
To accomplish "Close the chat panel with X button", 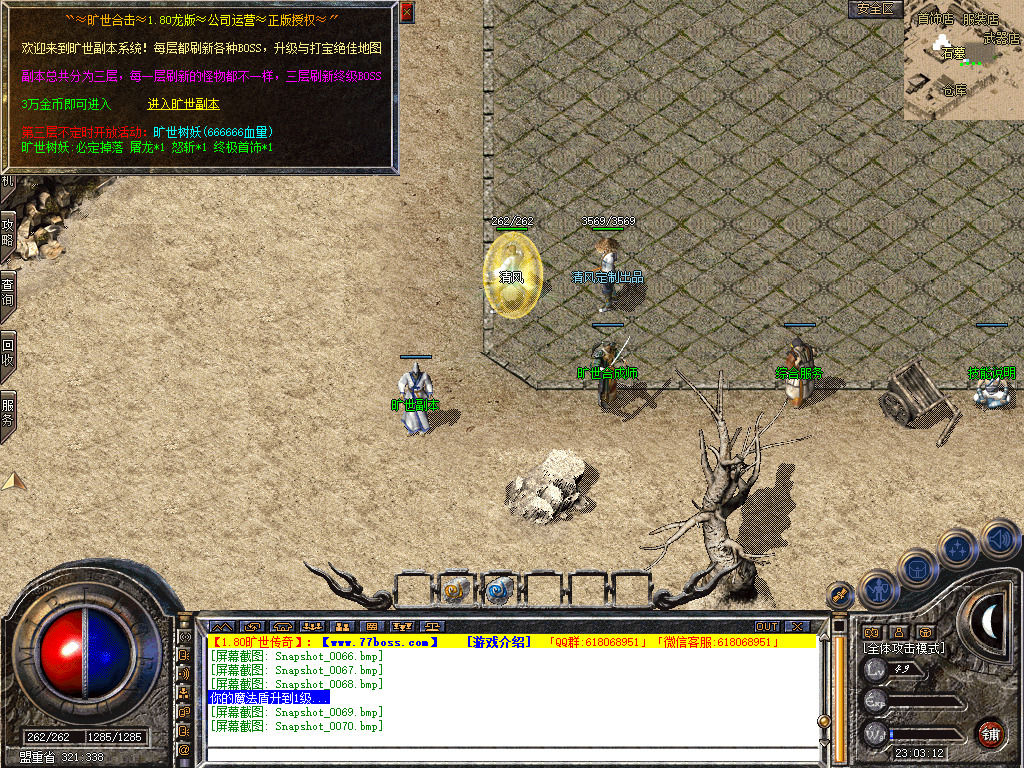I will tap(796, 627).
